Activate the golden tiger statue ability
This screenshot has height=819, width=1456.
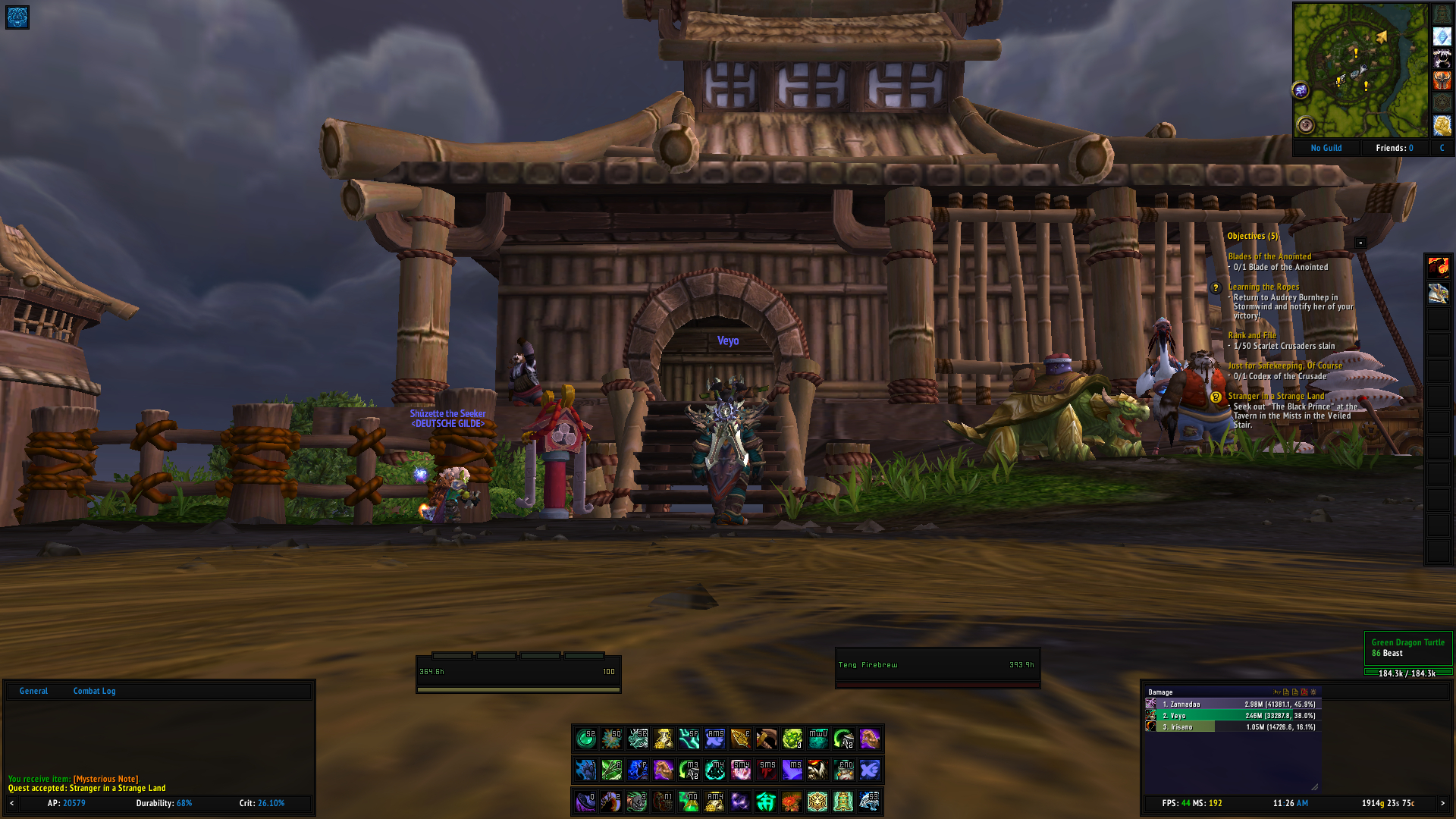click(x=817, y=802)
